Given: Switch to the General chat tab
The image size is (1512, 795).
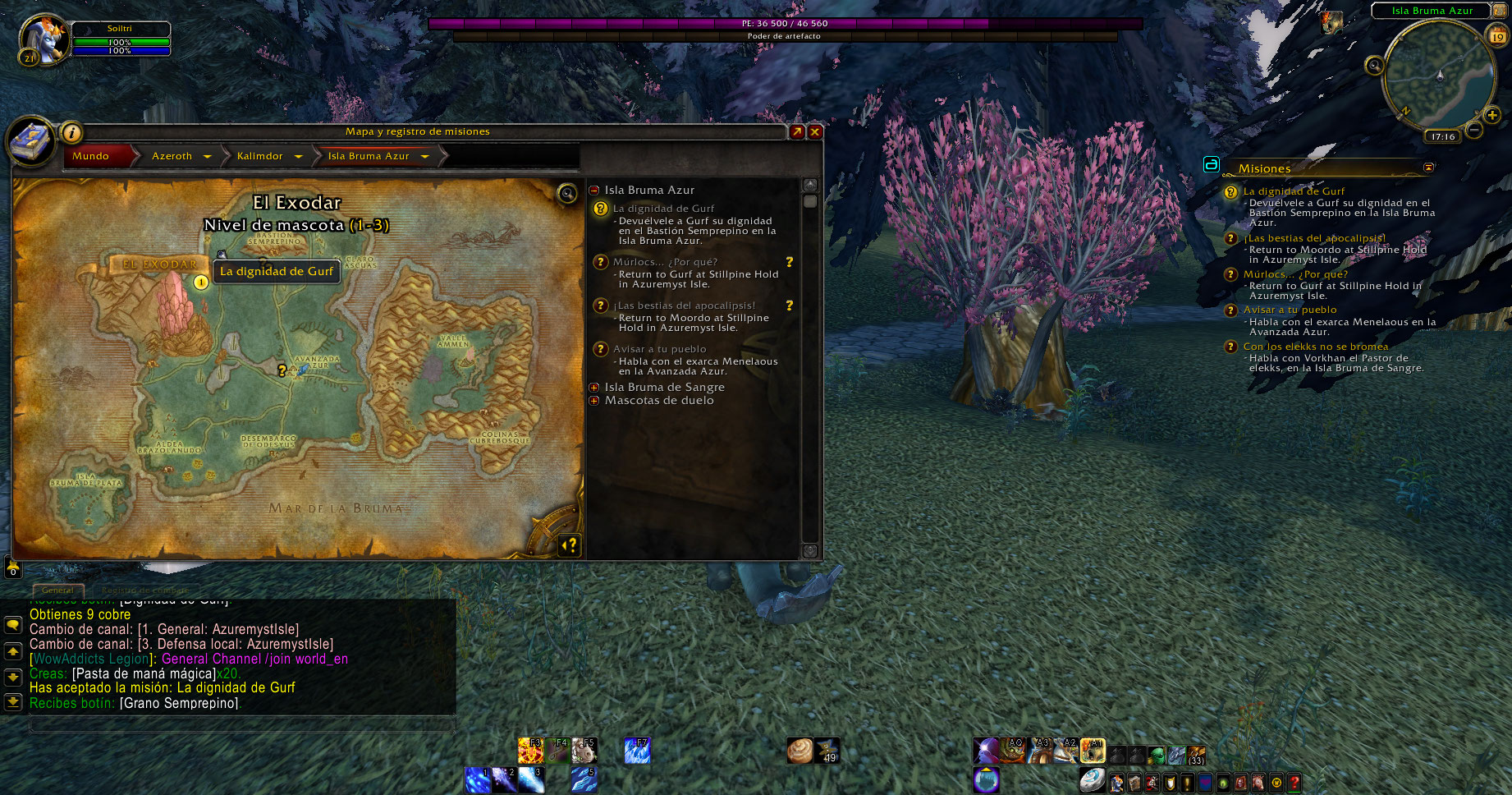Looking at the screenshot, I should [57, 590].
